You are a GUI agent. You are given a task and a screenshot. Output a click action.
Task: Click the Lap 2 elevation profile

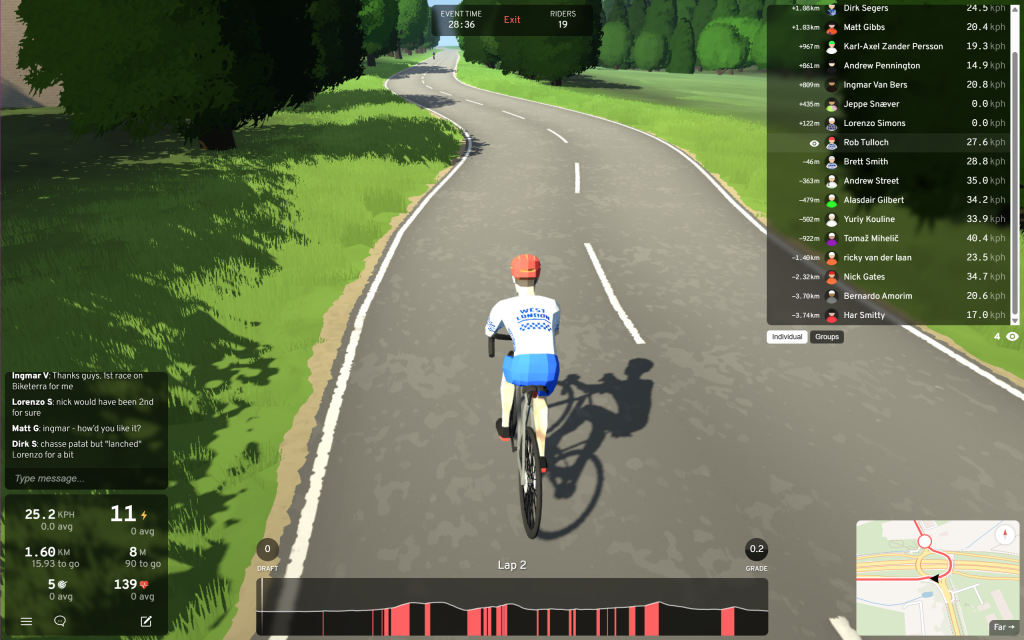point(512,606)
